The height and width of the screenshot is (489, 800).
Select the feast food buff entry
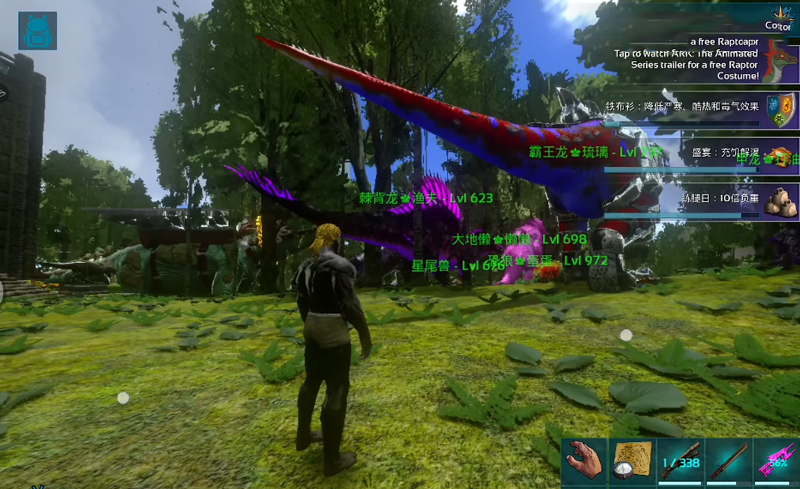(x=781, y=155)
